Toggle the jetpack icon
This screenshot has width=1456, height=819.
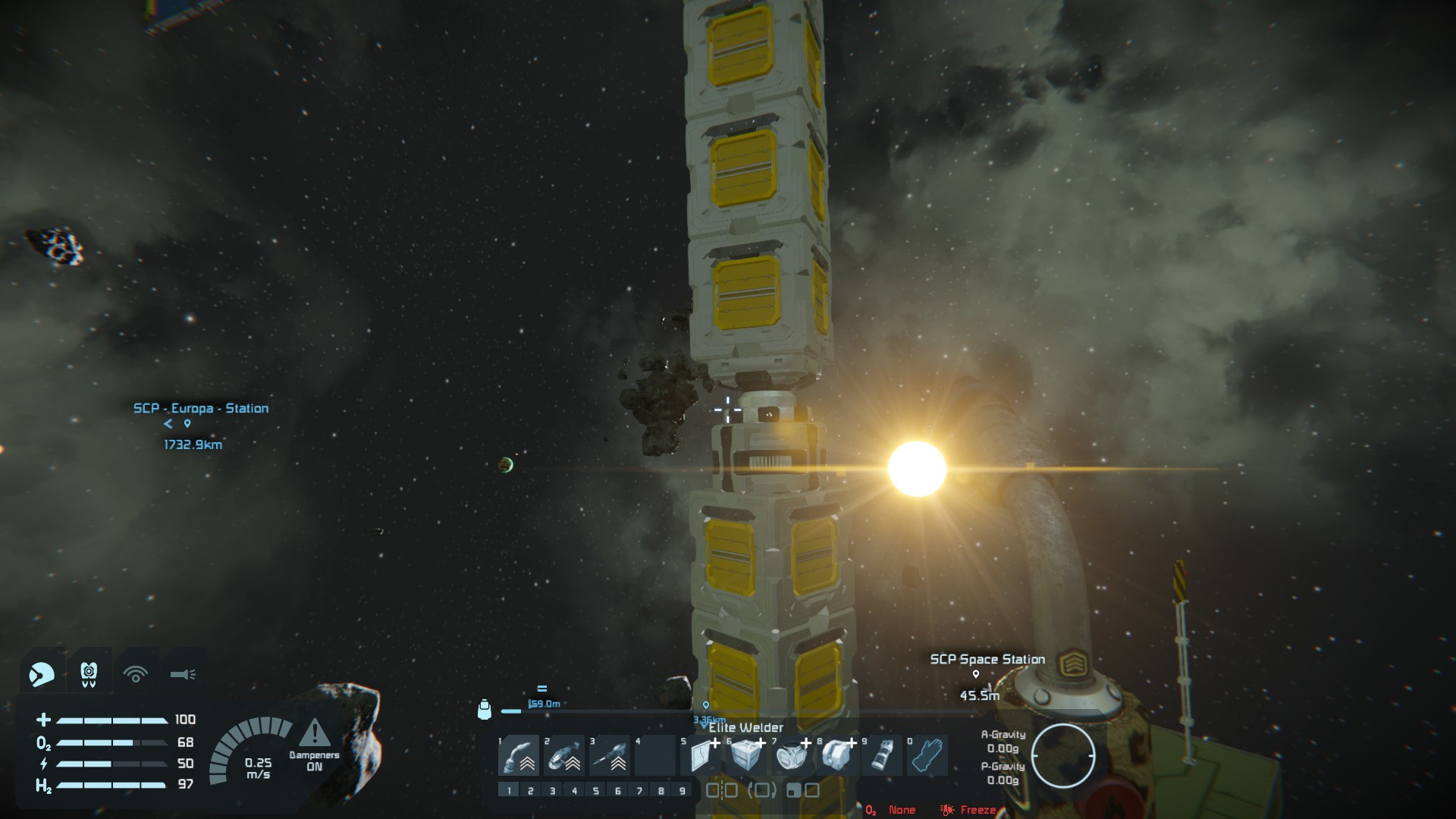[x=89, y=673]
